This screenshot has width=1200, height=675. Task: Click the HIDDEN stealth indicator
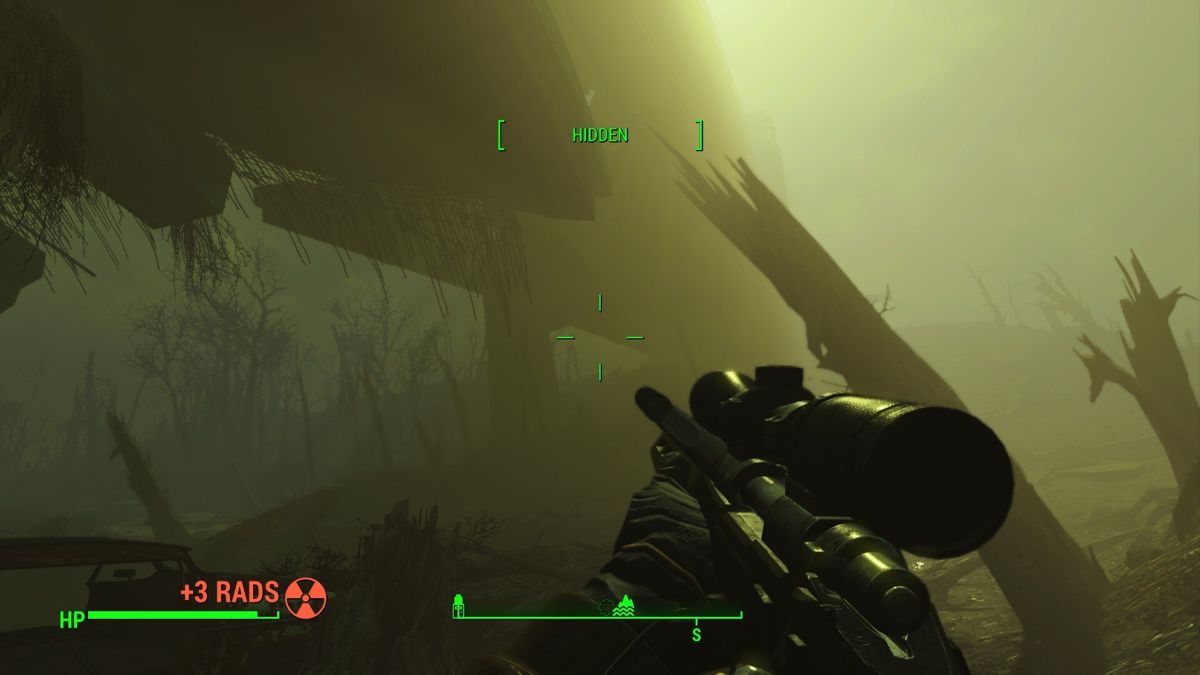[600, 135]
